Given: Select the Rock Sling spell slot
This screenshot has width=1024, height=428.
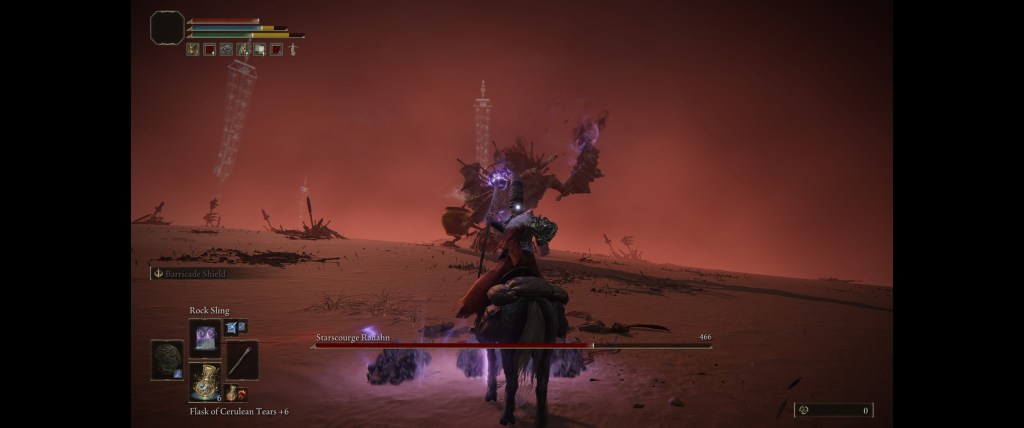Looking at the screenshot, I should tap(204, 338).
